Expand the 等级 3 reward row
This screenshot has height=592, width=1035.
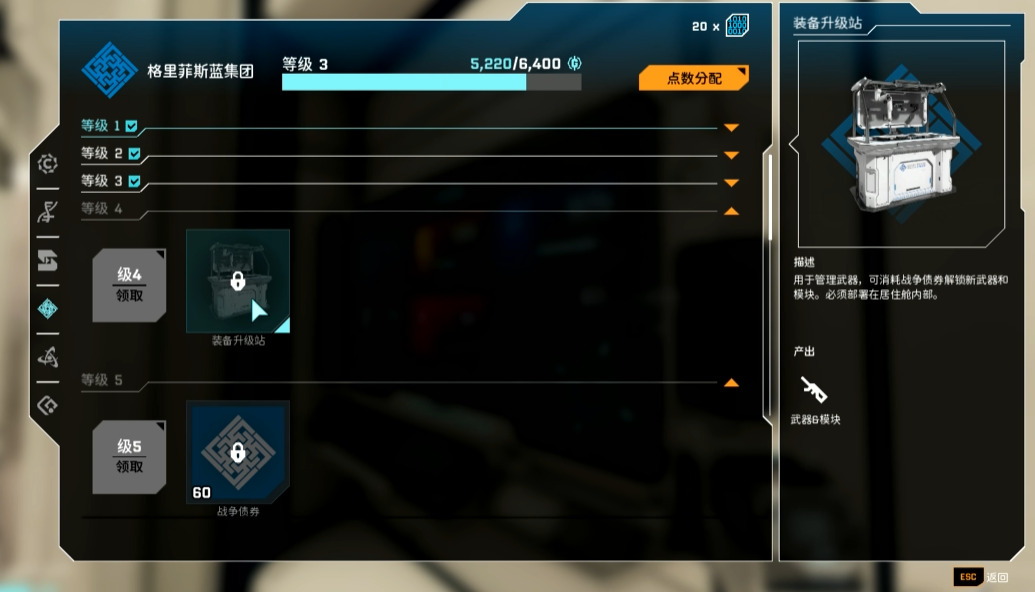(x=731, y=182)
